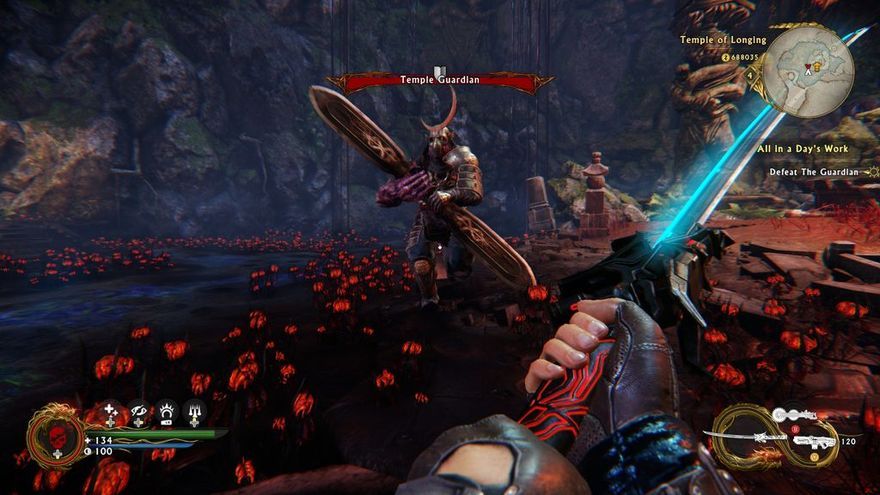Activate the healing plus-signs ability icon
Screen dimensions: 880x495
point(110,412)
